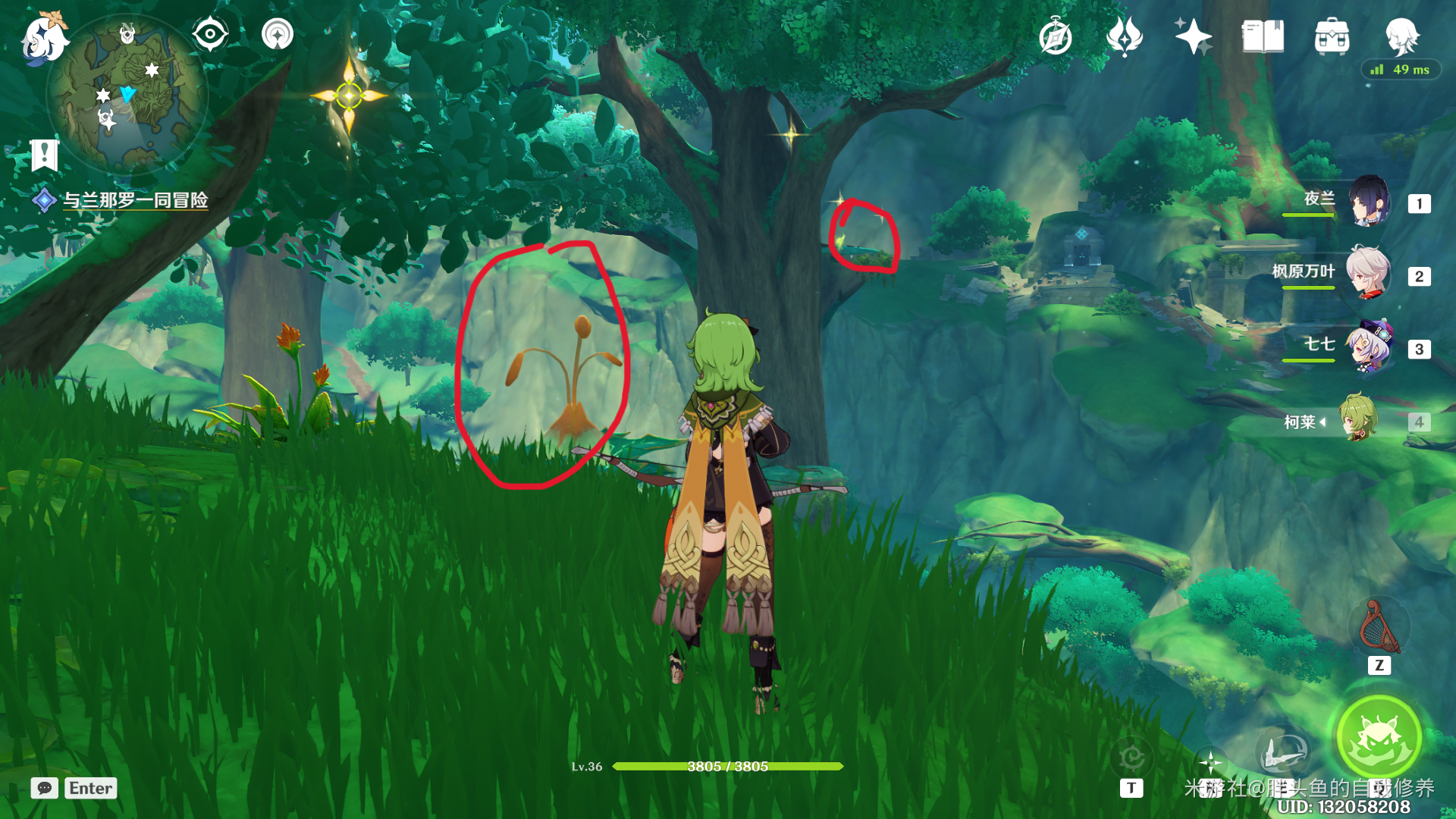Switch to party member 枫原万叶
This screenshot has height=819, width=1456.
point(1369,275)
